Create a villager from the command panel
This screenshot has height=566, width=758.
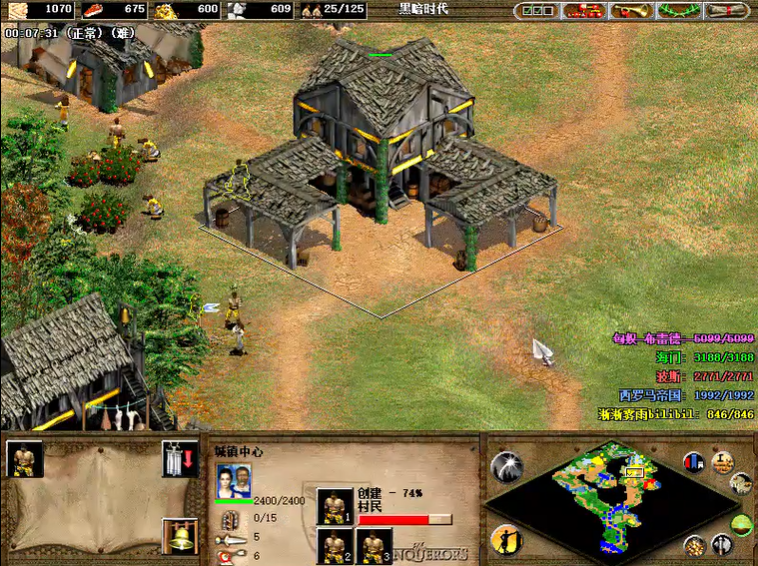pyautogui.click(x=25, y=458)
